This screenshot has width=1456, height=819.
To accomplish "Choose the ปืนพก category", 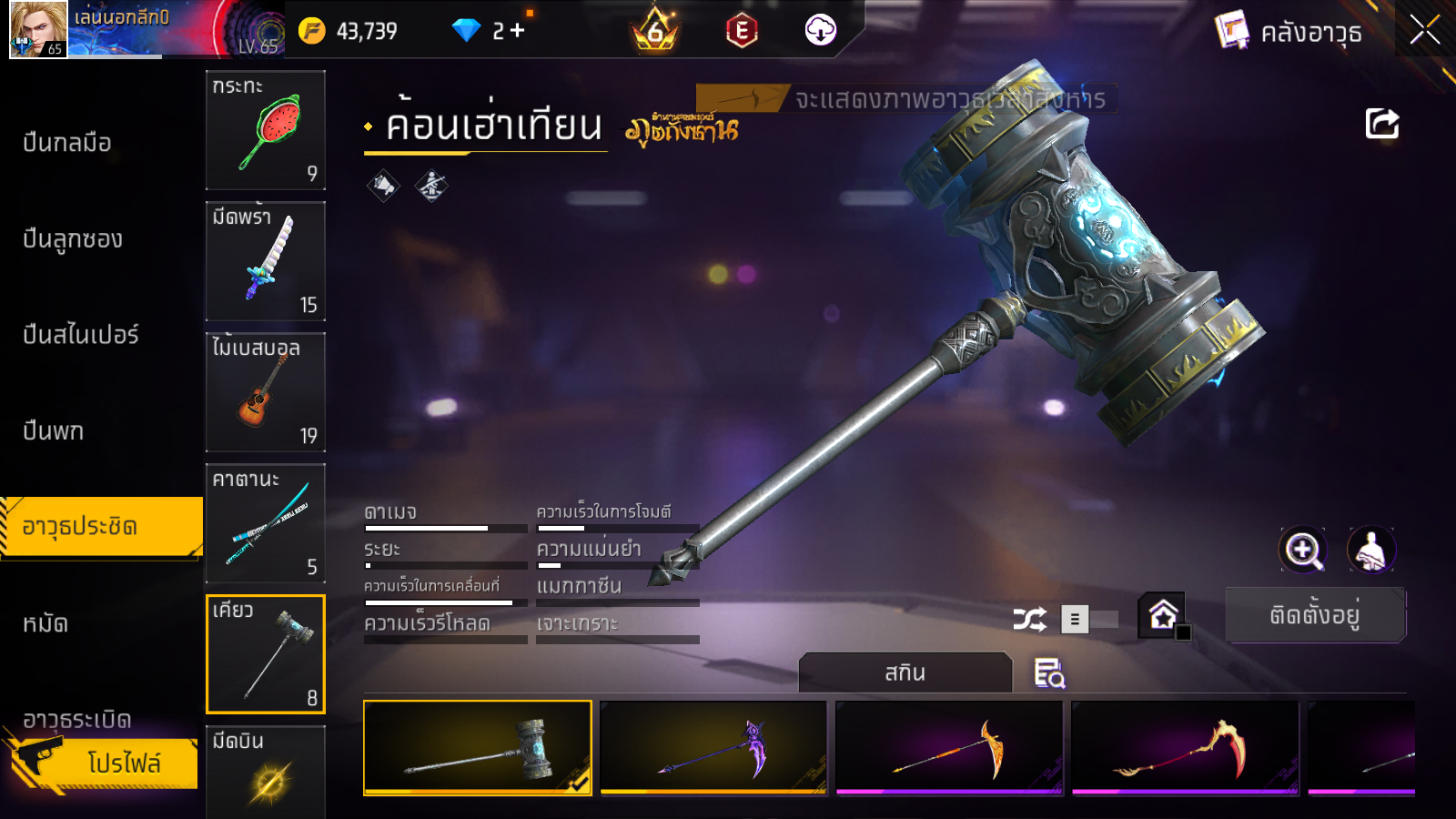I will [54, 430].
